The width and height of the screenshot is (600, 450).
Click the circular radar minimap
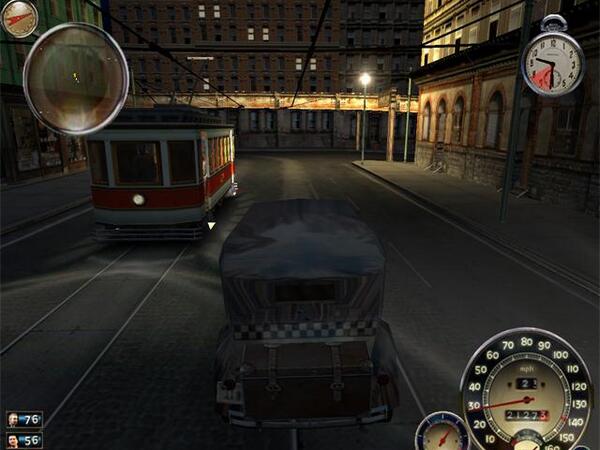(x=76, y=76)
